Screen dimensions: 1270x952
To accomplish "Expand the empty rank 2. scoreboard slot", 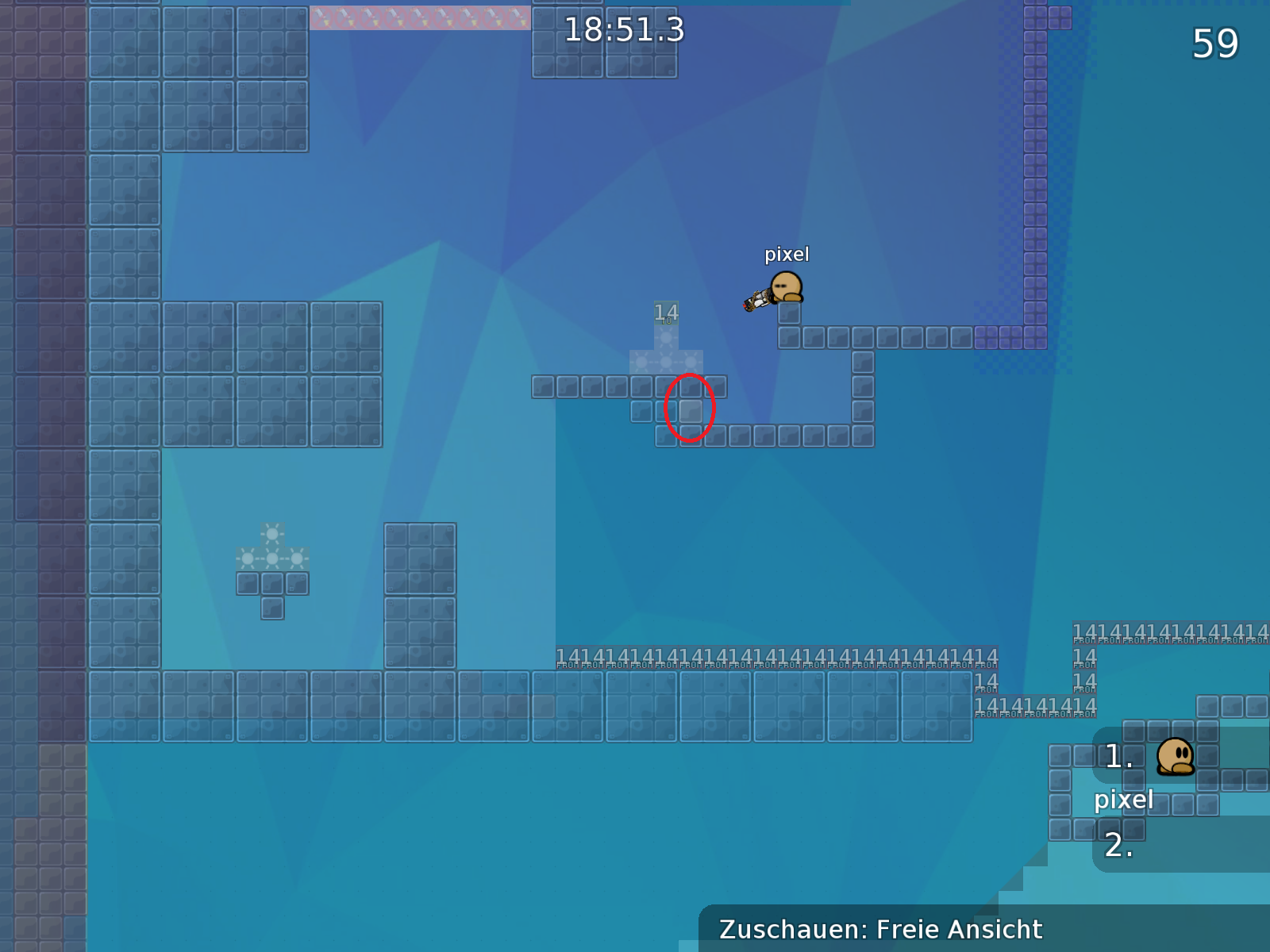I will click(1119, 847).
